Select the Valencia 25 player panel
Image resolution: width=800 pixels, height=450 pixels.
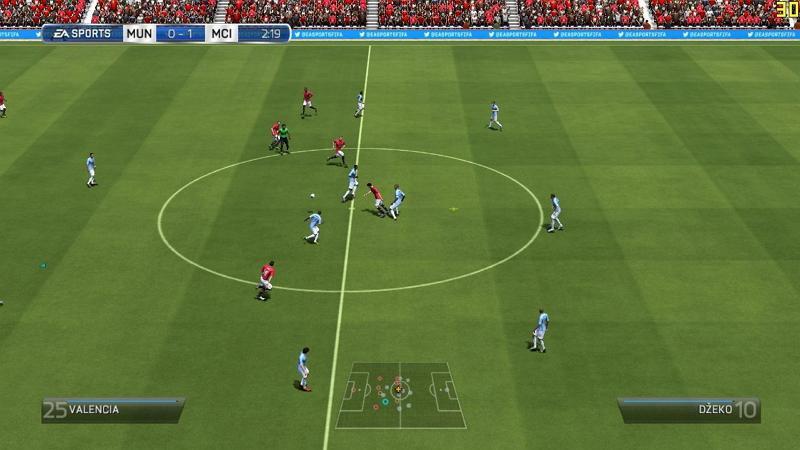click(112, 410)
